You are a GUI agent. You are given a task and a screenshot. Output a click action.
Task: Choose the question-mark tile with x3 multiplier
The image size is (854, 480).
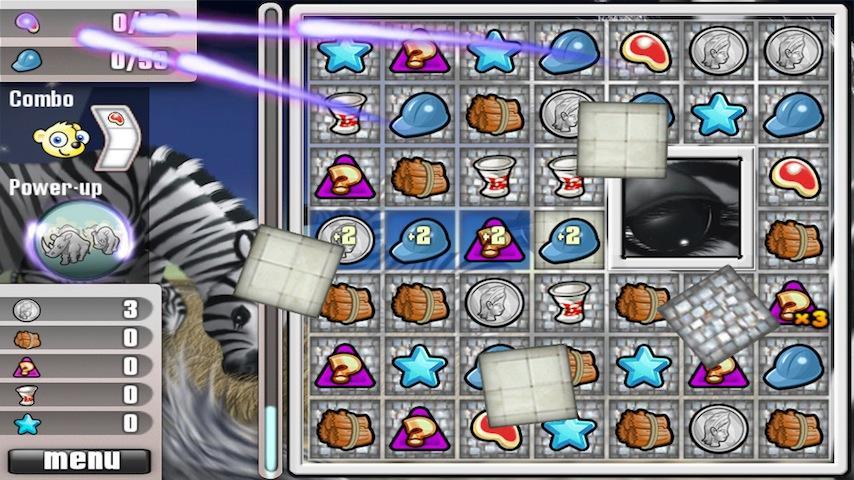tap(795, 303)
